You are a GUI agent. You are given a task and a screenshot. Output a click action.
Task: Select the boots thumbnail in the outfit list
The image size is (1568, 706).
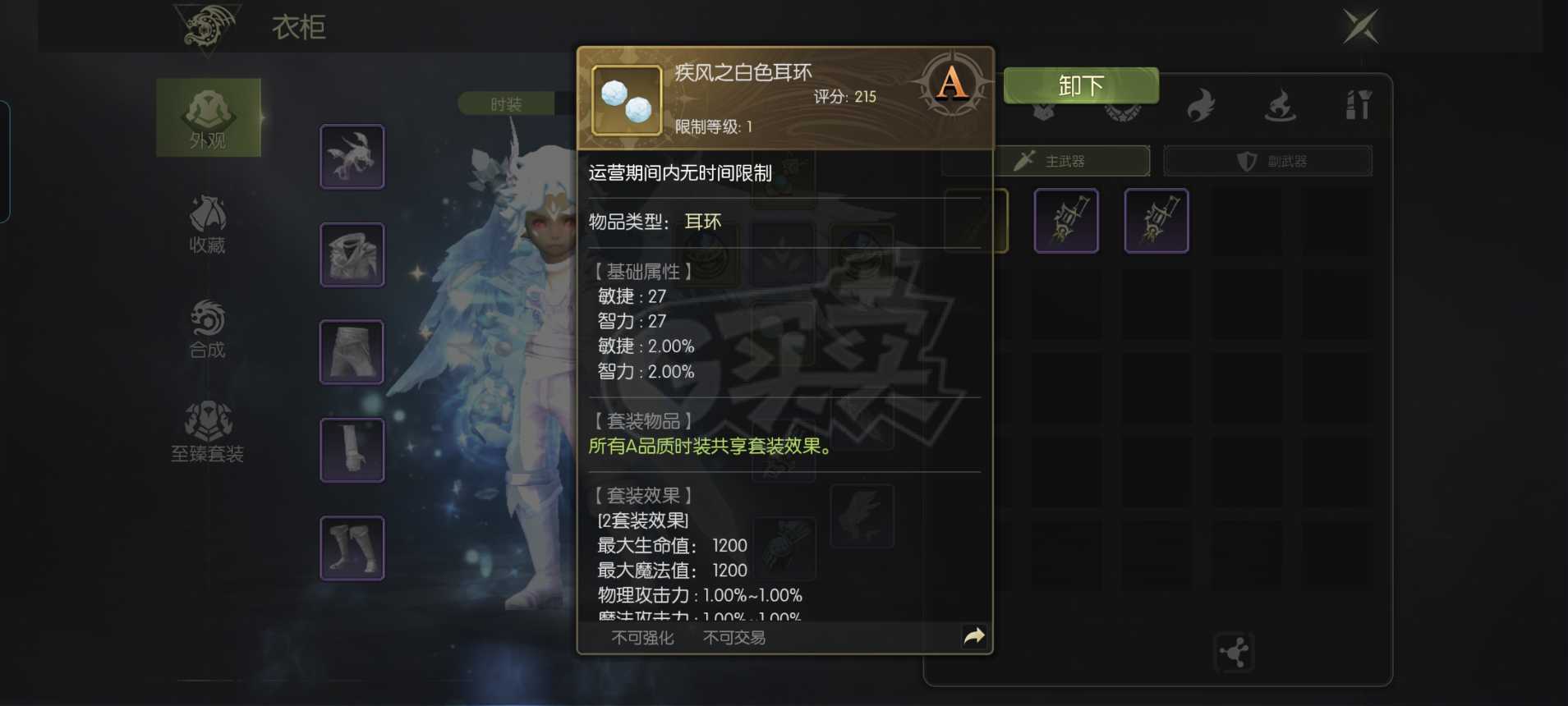[x=352, y=547]
